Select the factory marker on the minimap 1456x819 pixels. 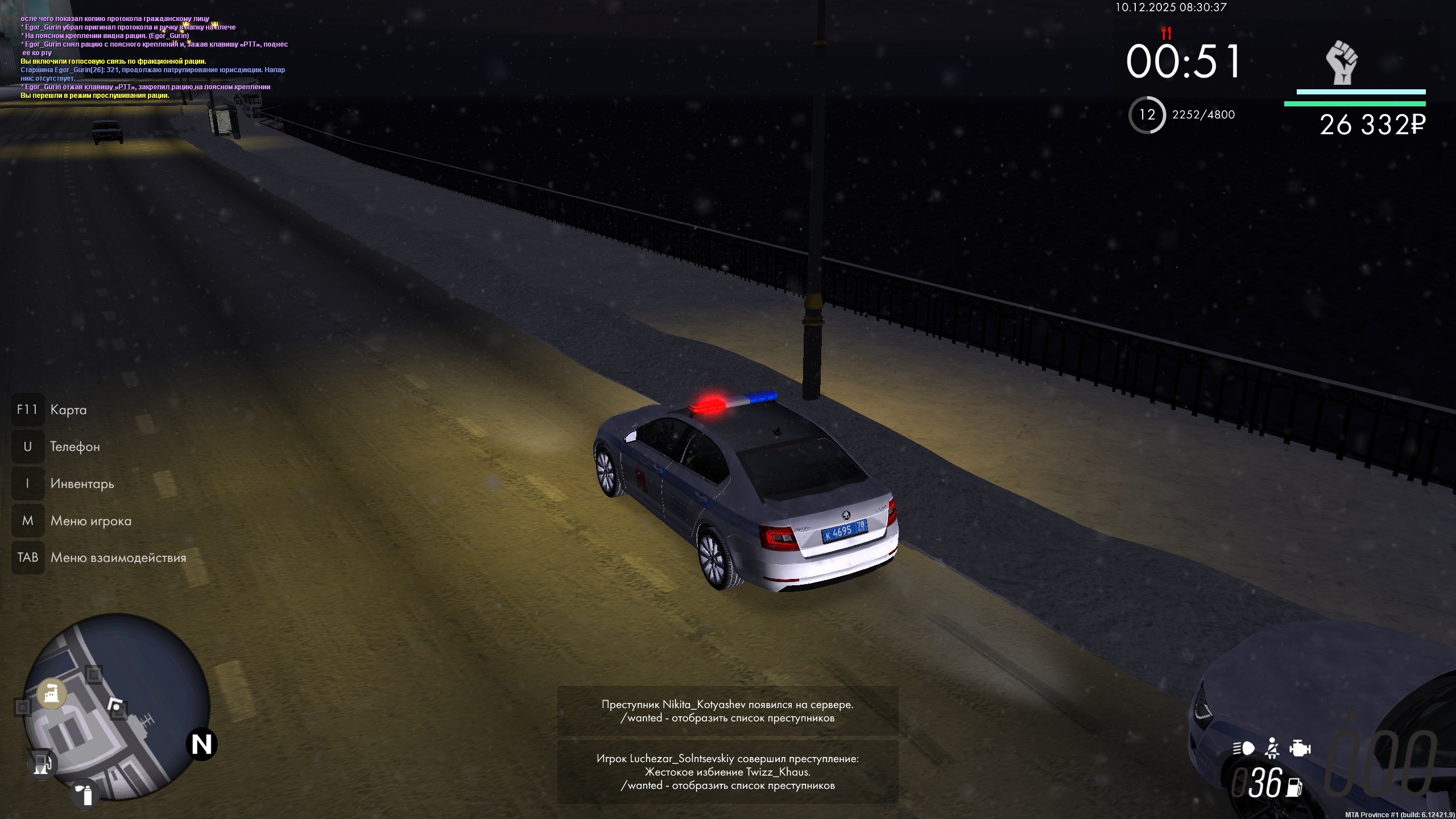[x=52, y=693]
